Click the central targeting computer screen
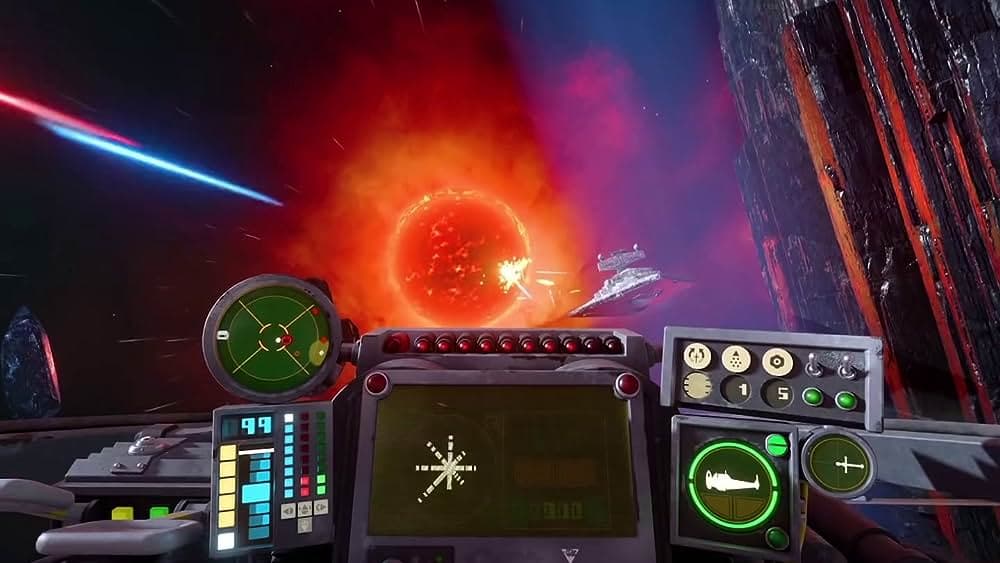Screen dimensions: 1000x563 coord(502,461)
